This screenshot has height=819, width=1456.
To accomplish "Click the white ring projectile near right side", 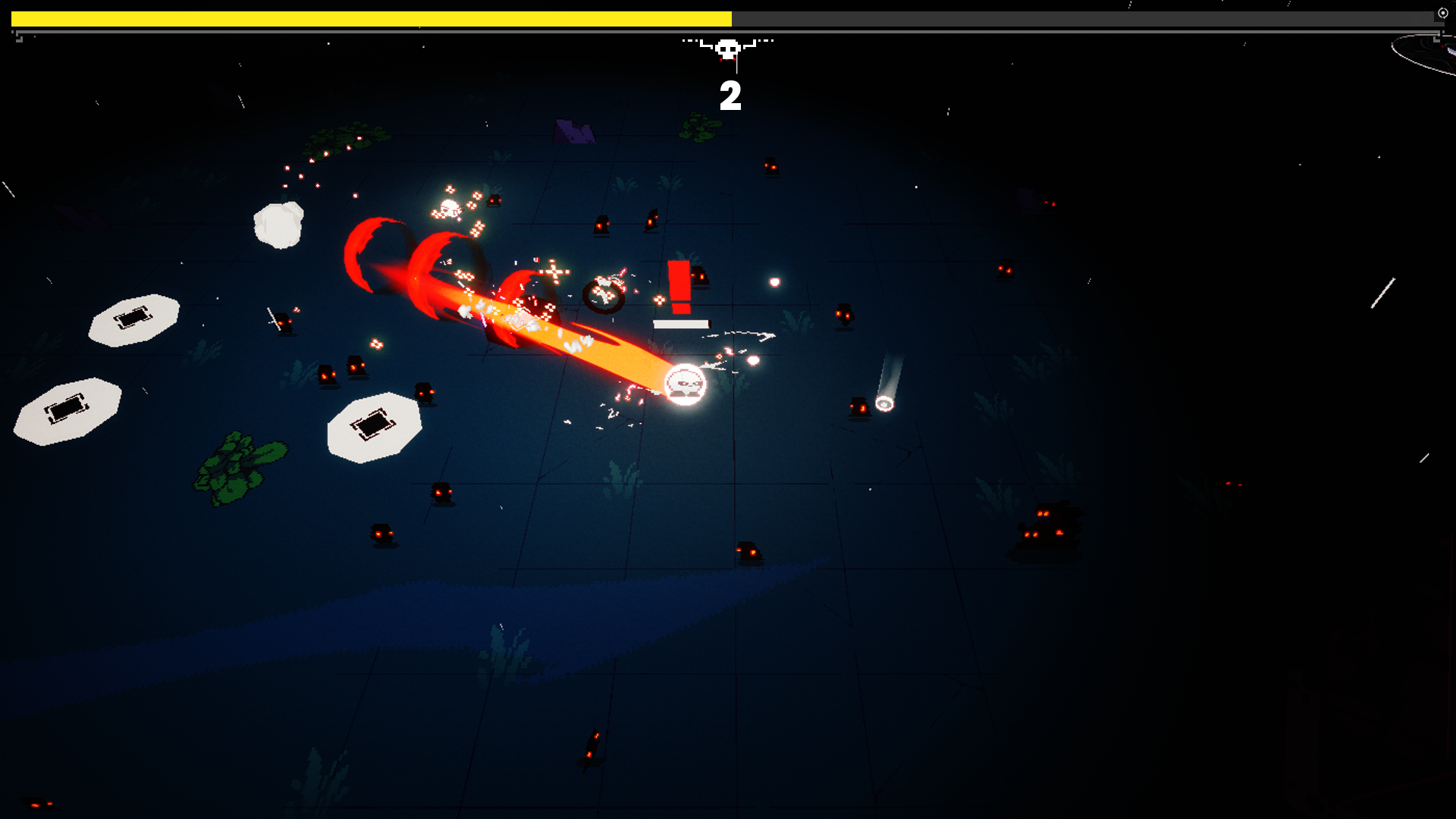I will pos(884,404).
